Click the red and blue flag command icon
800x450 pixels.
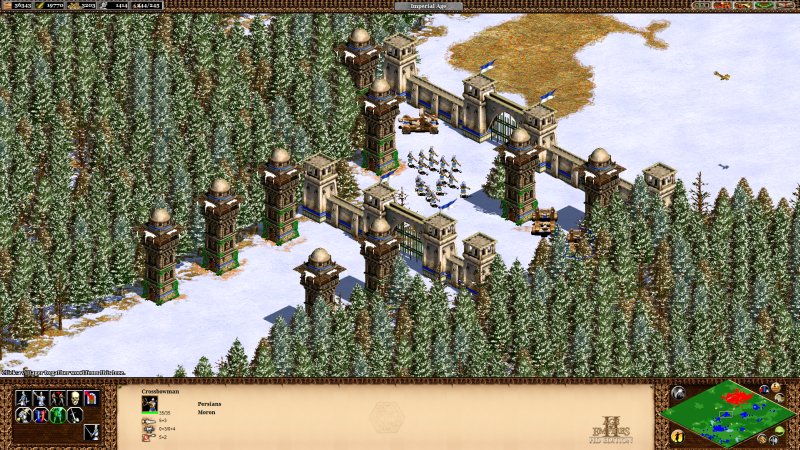[x=92, y=398]
